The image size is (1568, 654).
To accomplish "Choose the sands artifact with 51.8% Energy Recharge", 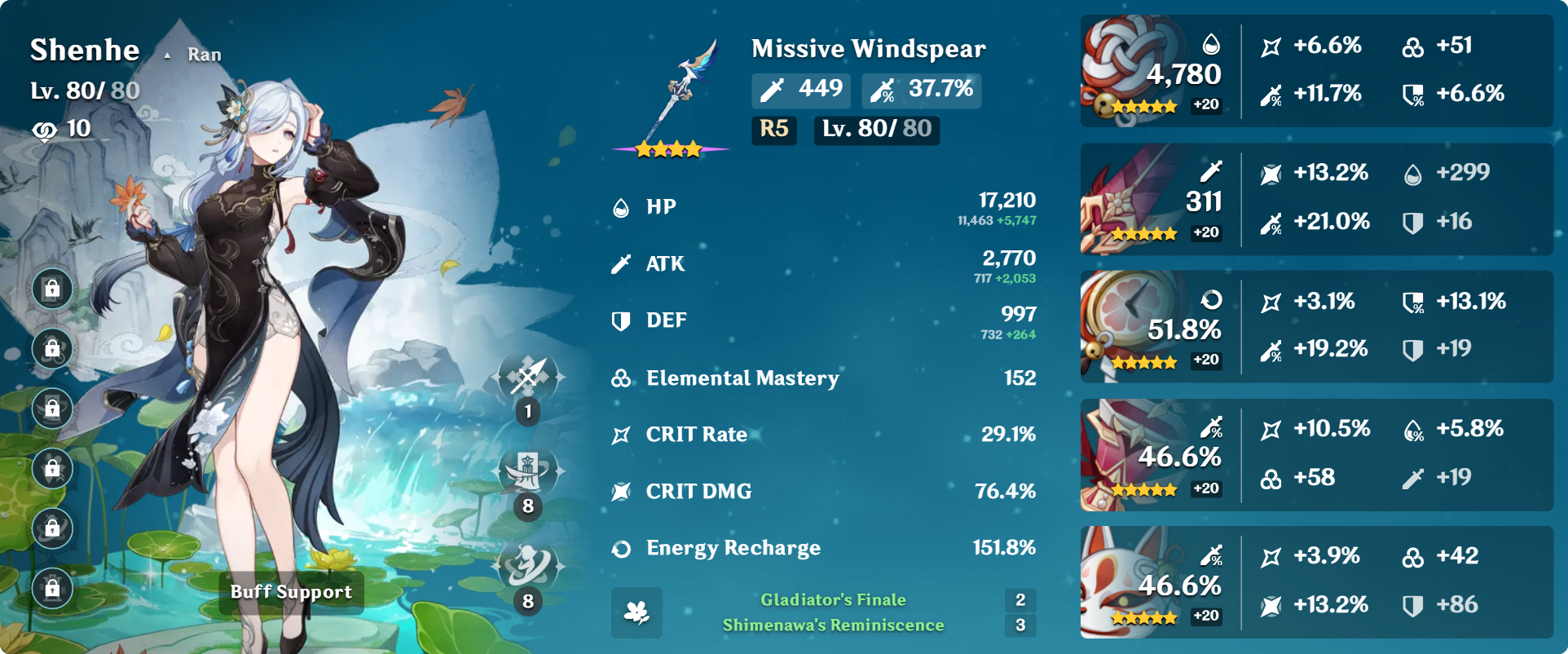I will [x=1129, y=326].
